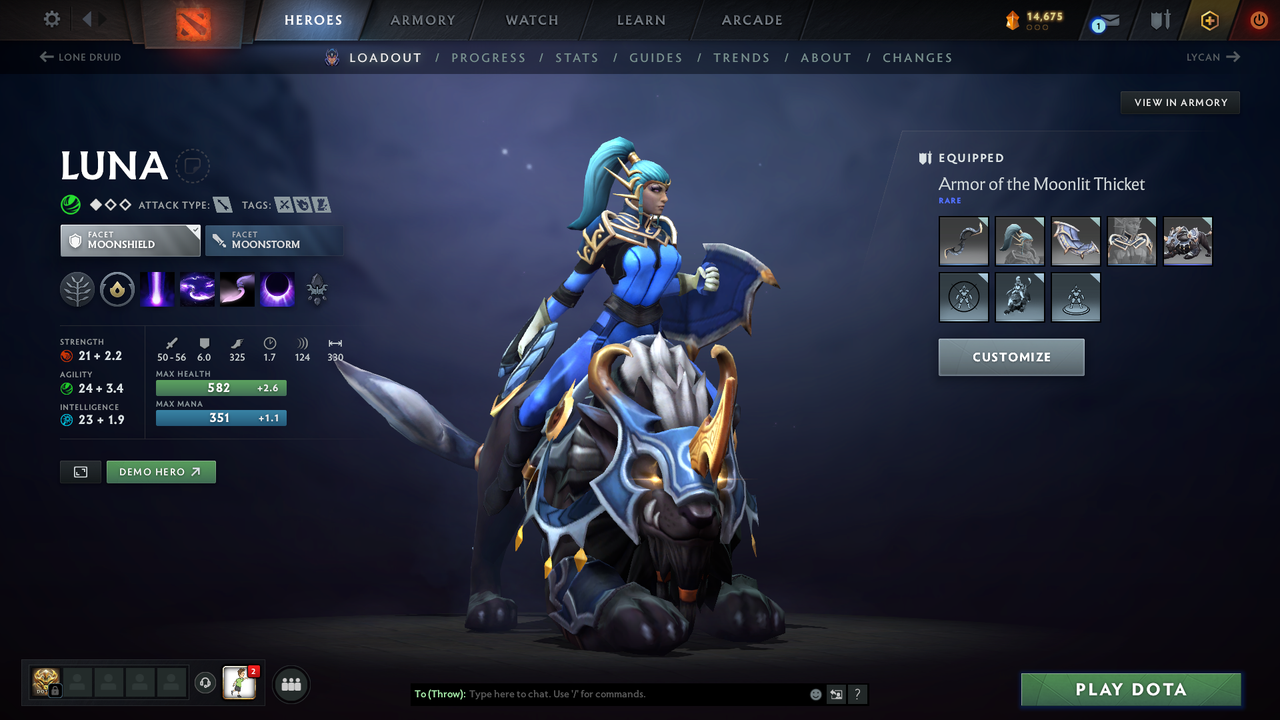Open the Dota Plus hexagon icon
This screenshot has width=1280, height=720.
click(x=1208, y=20)
